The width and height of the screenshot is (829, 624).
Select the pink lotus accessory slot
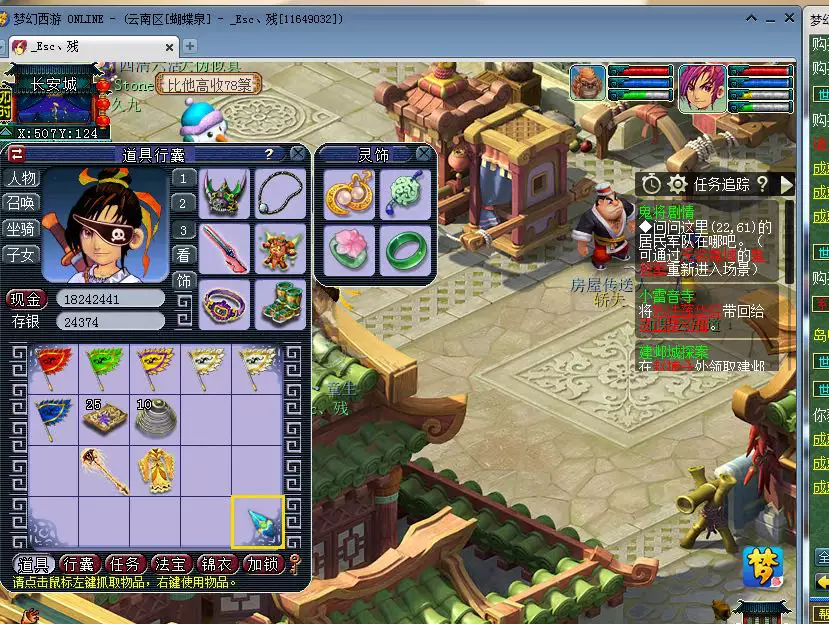[x=350, y=250]
